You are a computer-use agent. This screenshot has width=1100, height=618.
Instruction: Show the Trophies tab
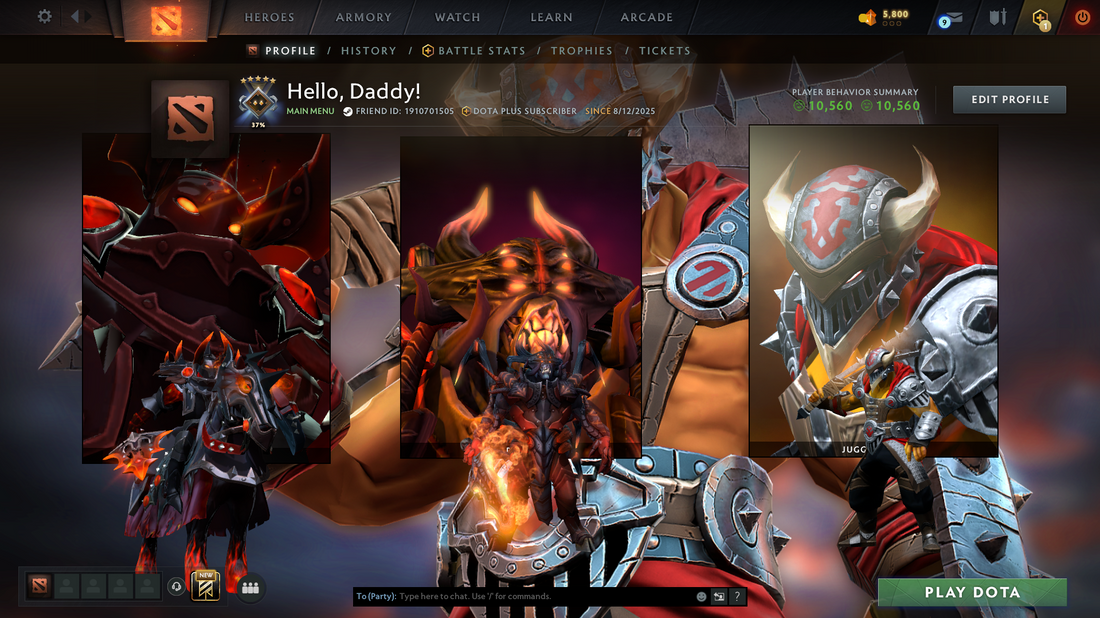(582, 51)
